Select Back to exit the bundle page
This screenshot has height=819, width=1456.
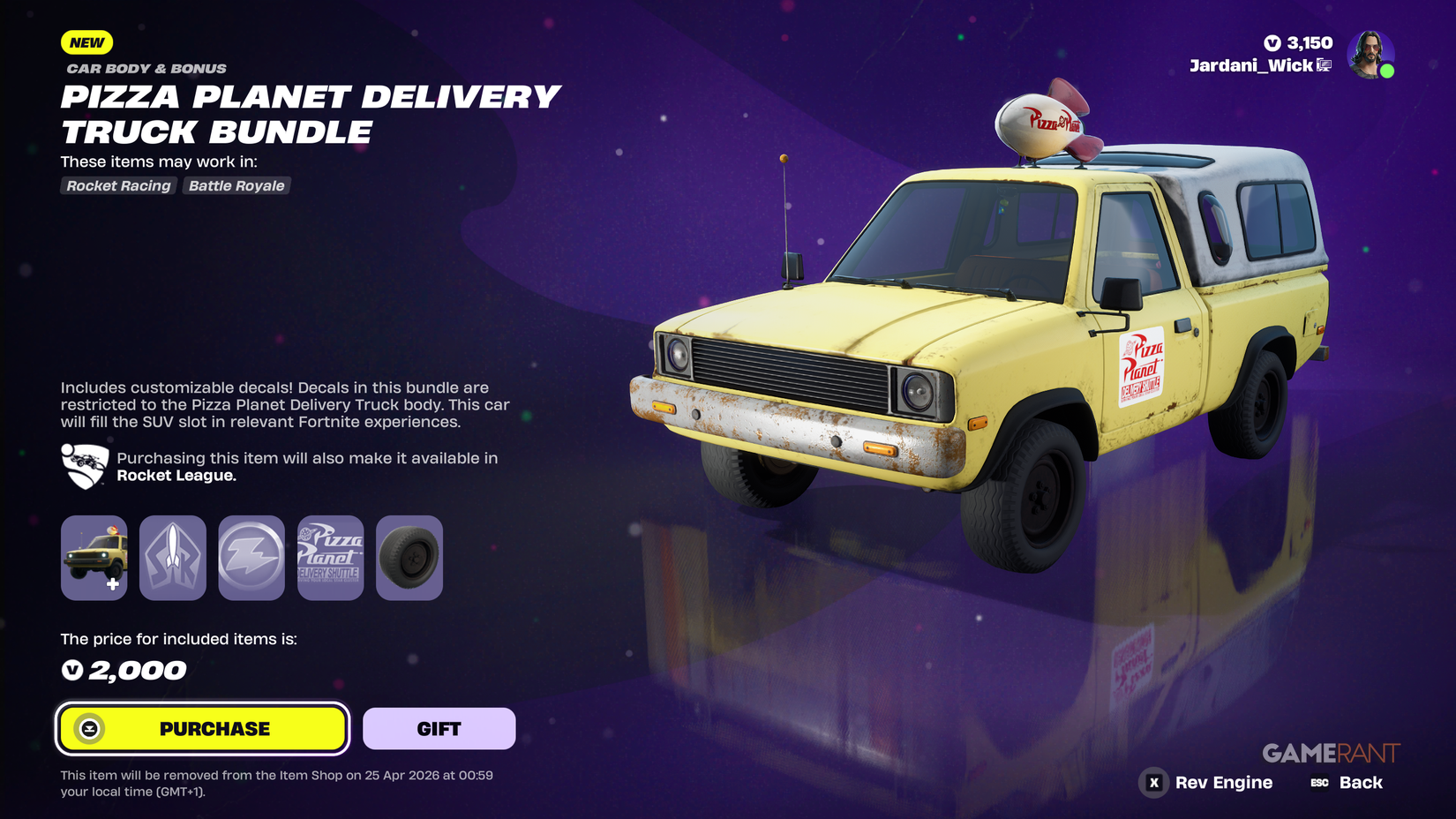point(1360,783)
